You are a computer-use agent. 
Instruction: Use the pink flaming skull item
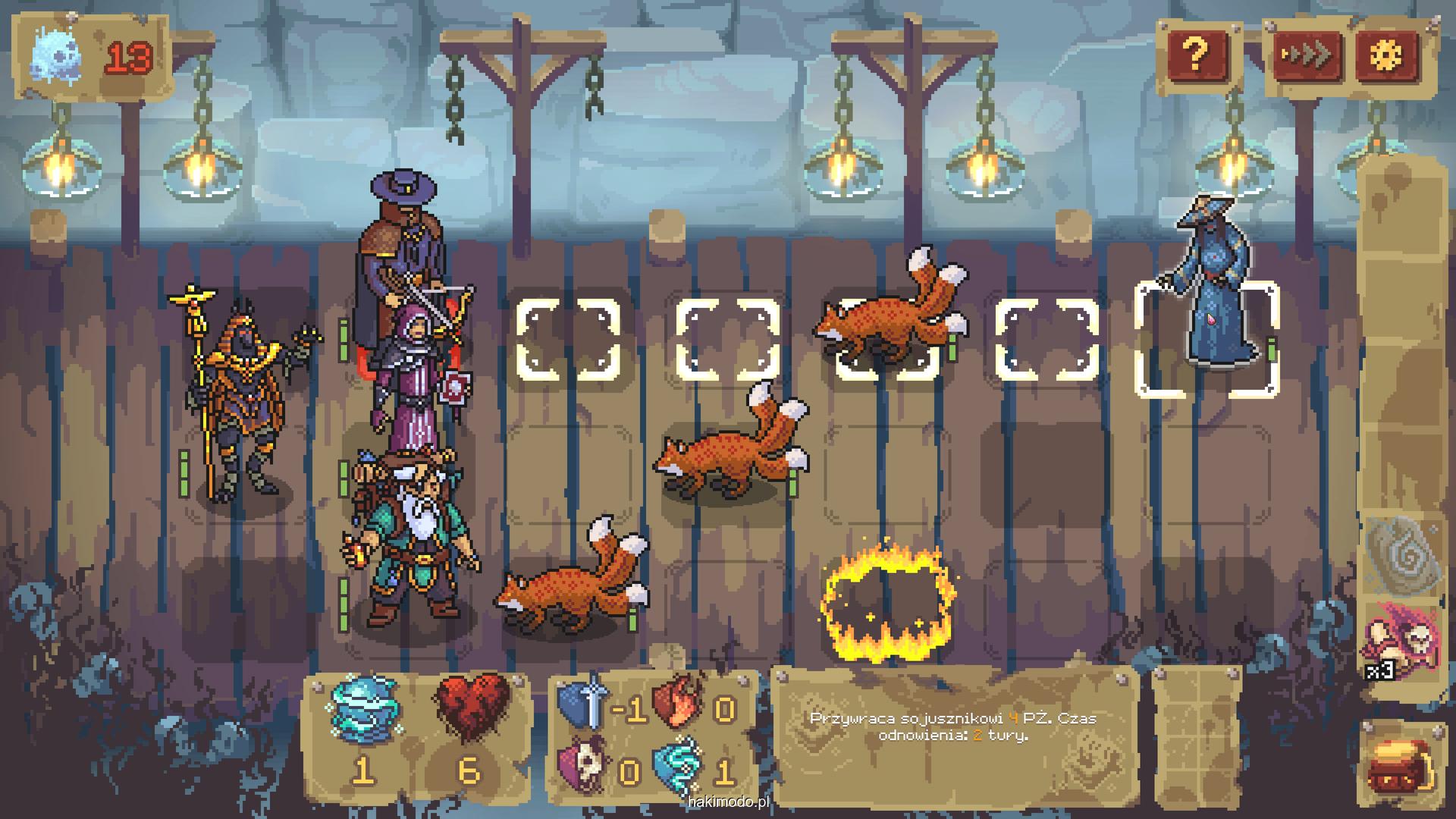pos(1402,637)
